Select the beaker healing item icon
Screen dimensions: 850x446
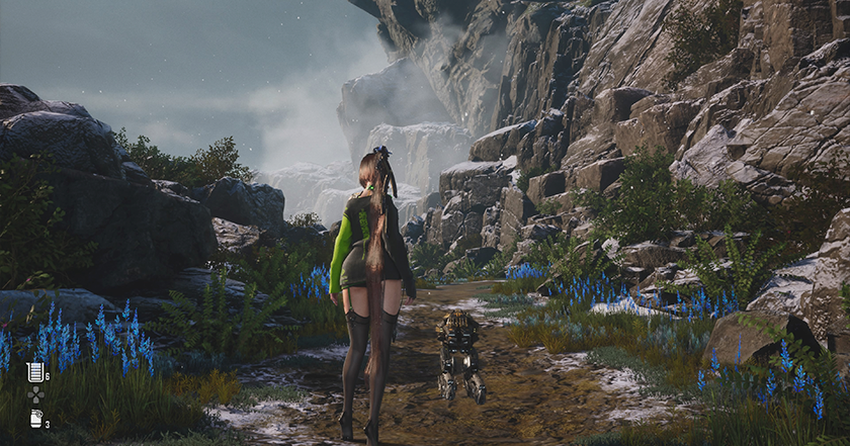35,372
